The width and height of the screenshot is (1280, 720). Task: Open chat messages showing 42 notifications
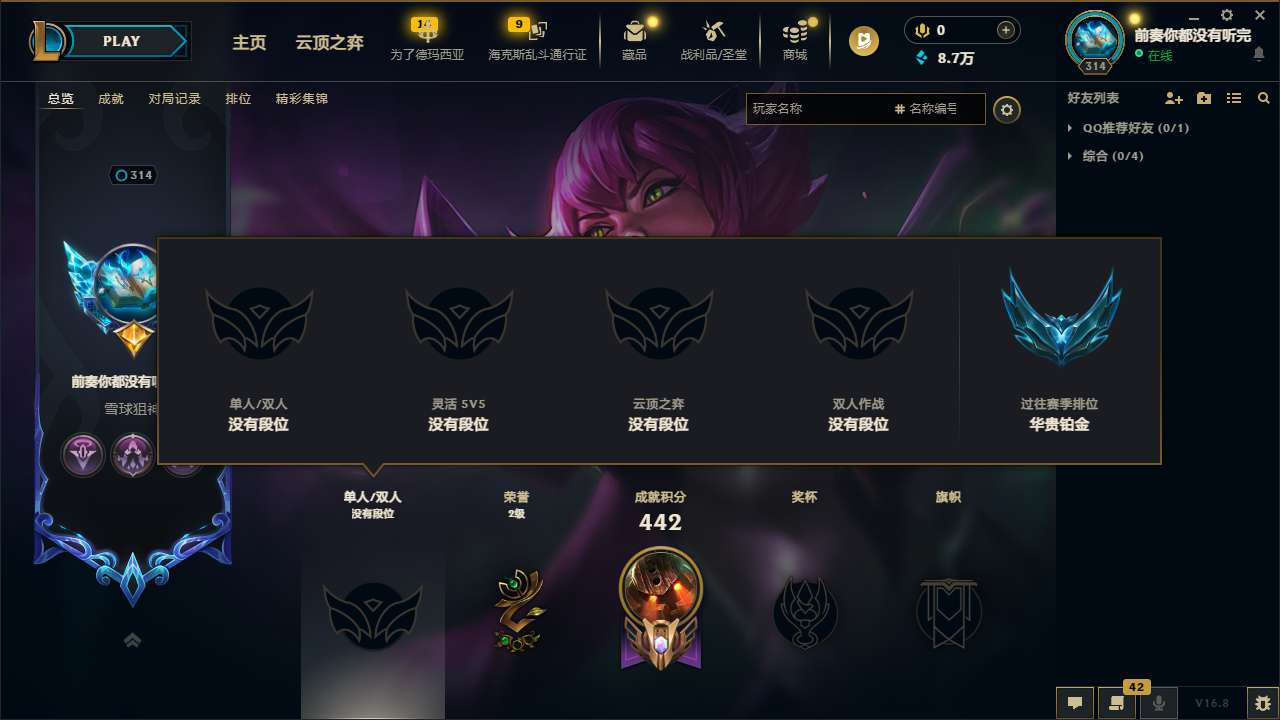tap(1115, 703)
